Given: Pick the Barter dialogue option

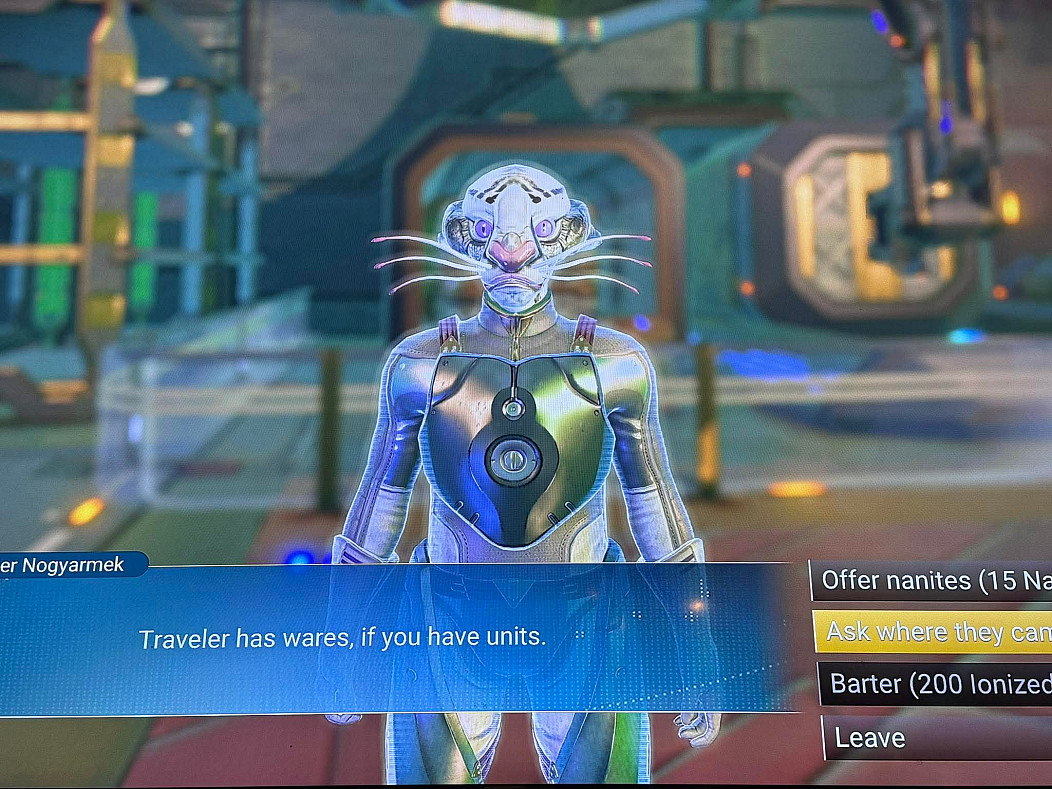Looking at the screenshot, I should pyautogui.click(x=935, y=685).
